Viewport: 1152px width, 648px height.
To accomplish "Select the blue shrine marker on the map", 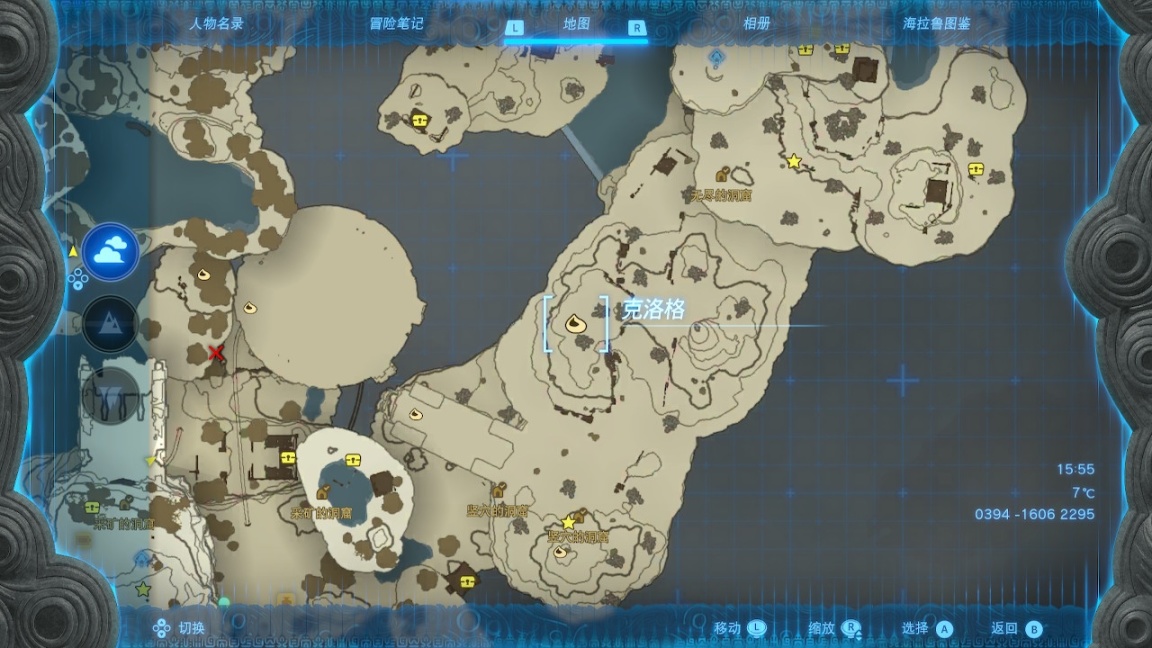I will coord(715,58).
